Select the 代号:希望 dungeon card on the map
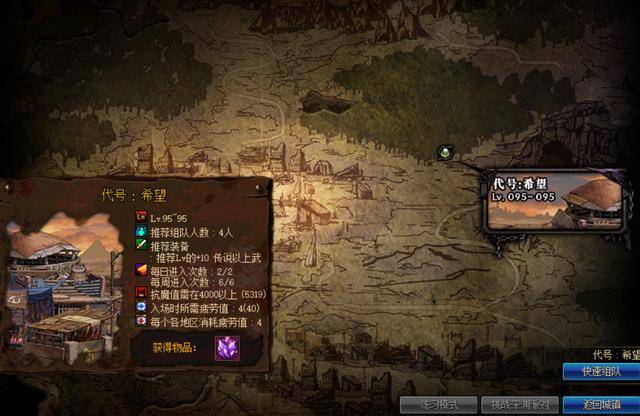 (x=555, y=203)
